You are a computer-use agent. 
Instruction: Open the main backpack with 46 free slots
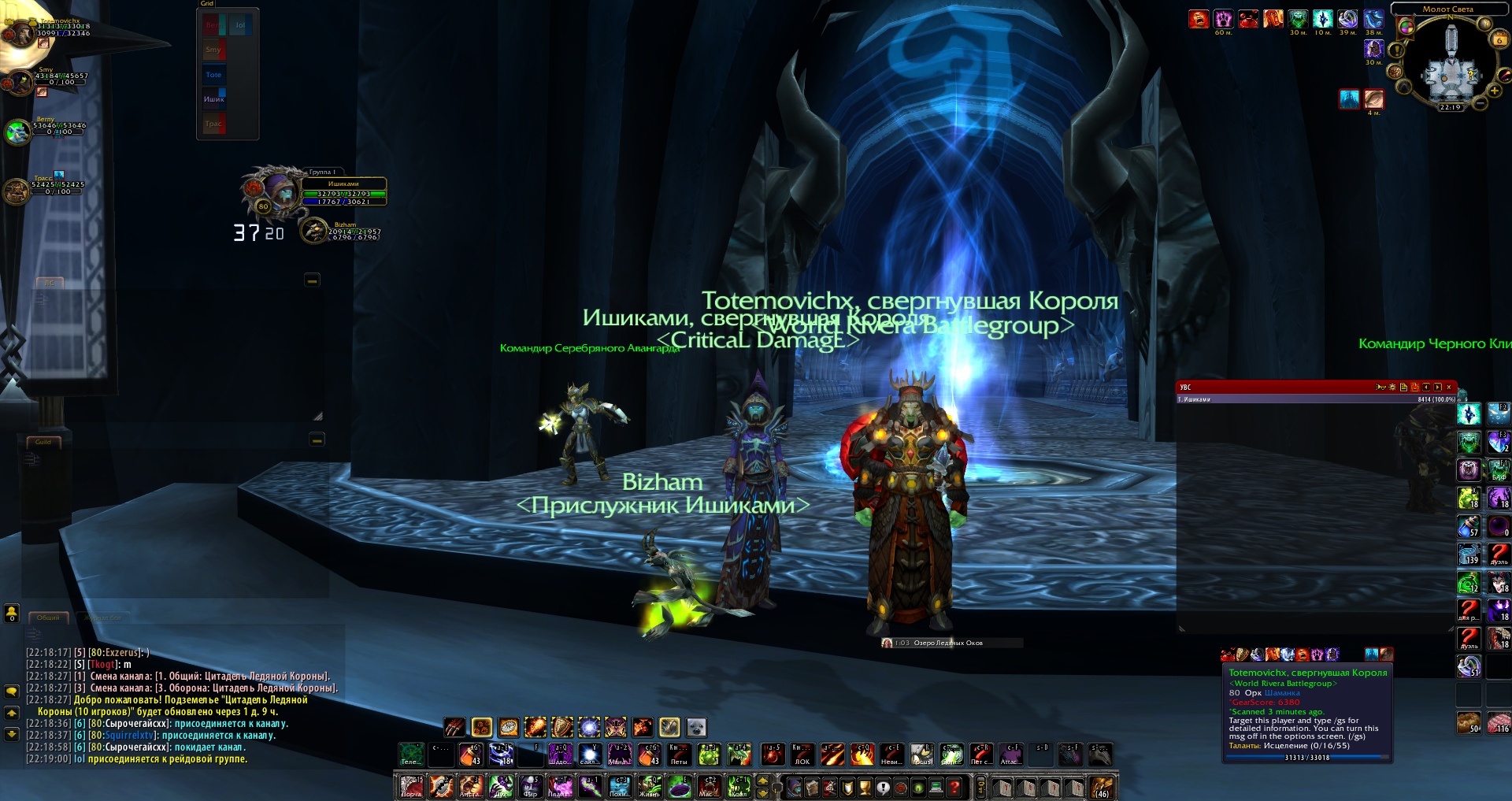pos(1102,786)
